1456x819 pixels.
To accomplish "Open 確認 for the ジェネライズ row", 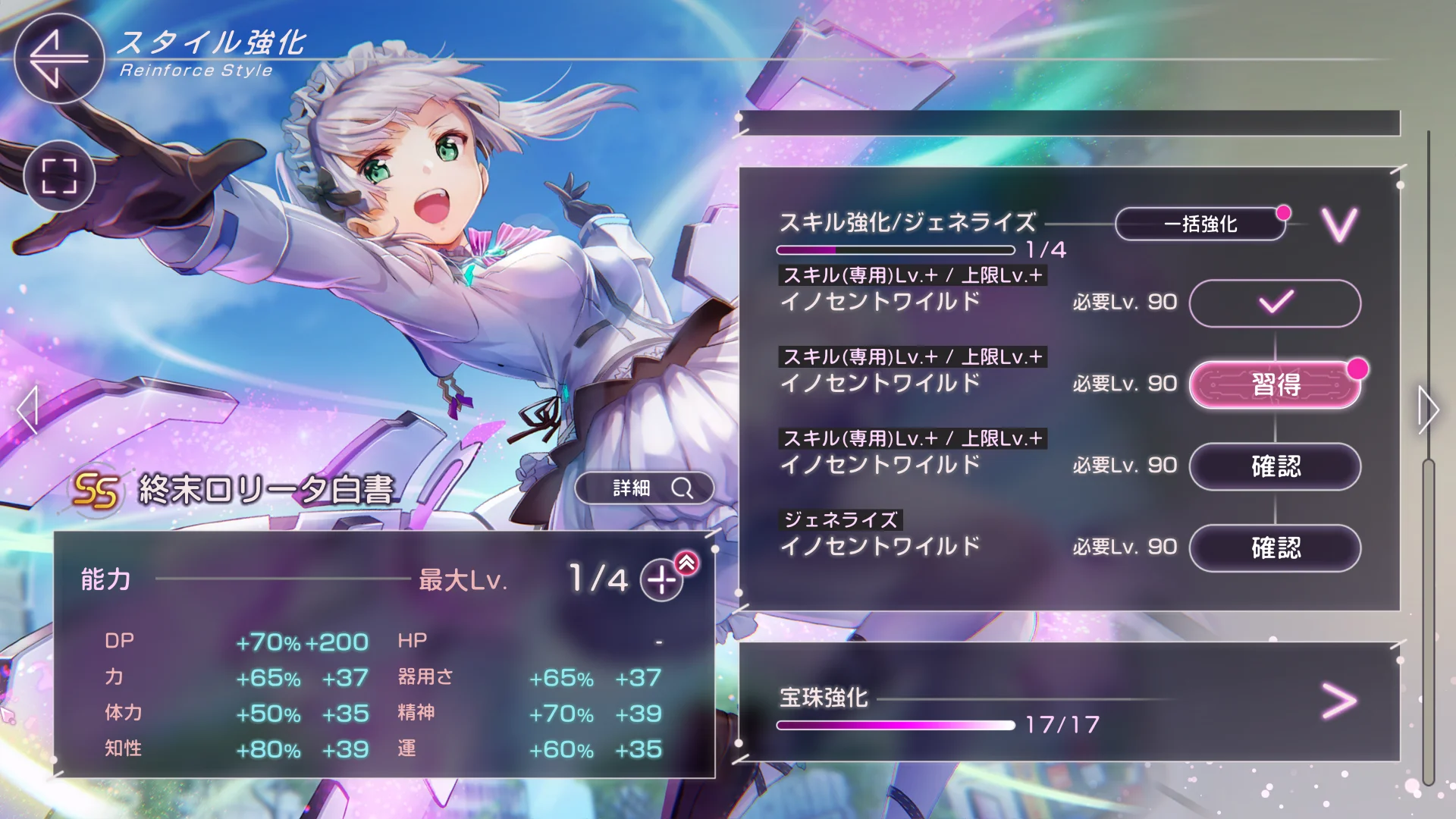I will pyautogui.click(x=1276, y=548).
